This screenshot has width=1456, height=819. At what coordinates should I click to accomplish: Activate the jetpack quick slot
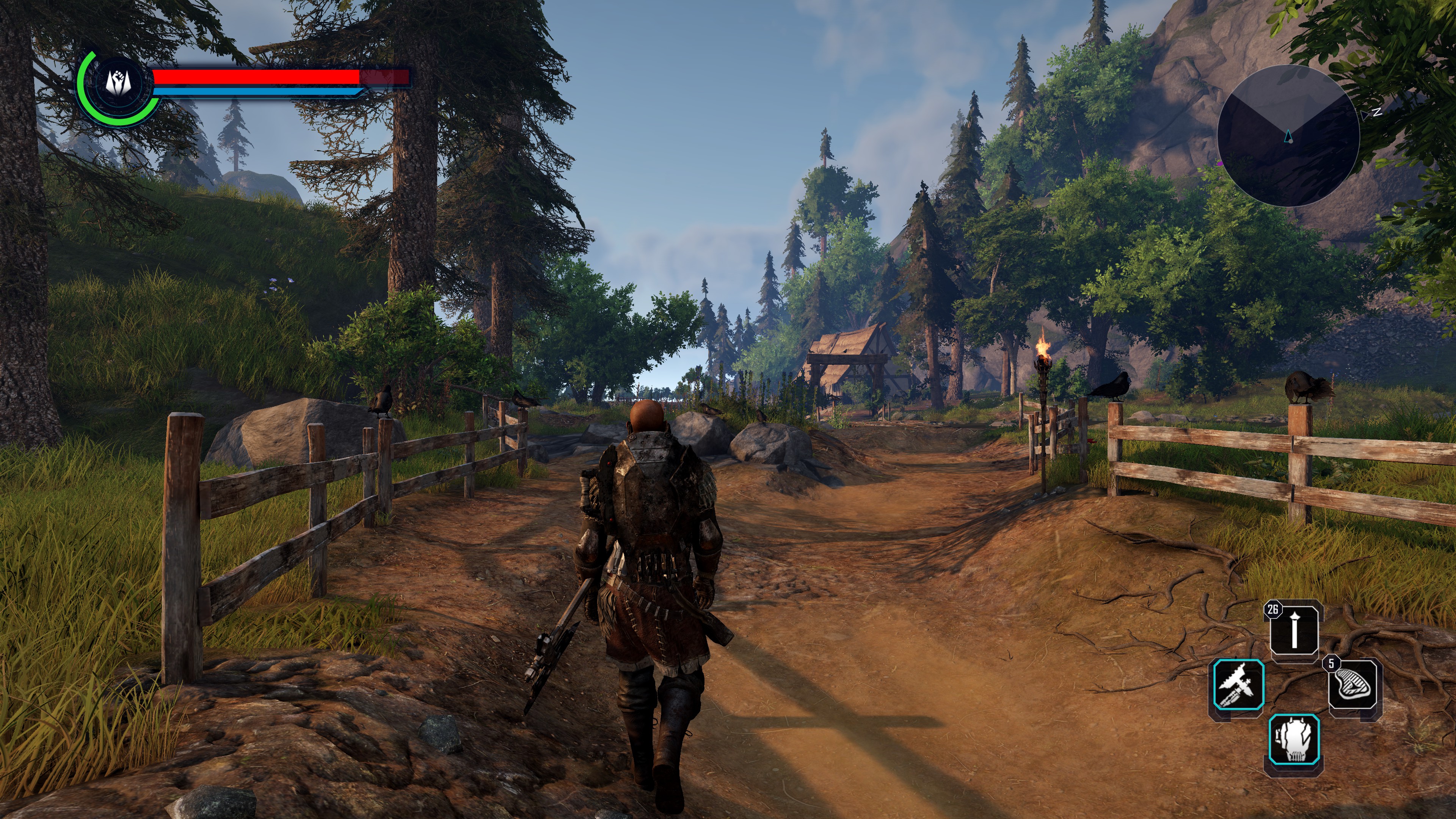pos(1294,740)
